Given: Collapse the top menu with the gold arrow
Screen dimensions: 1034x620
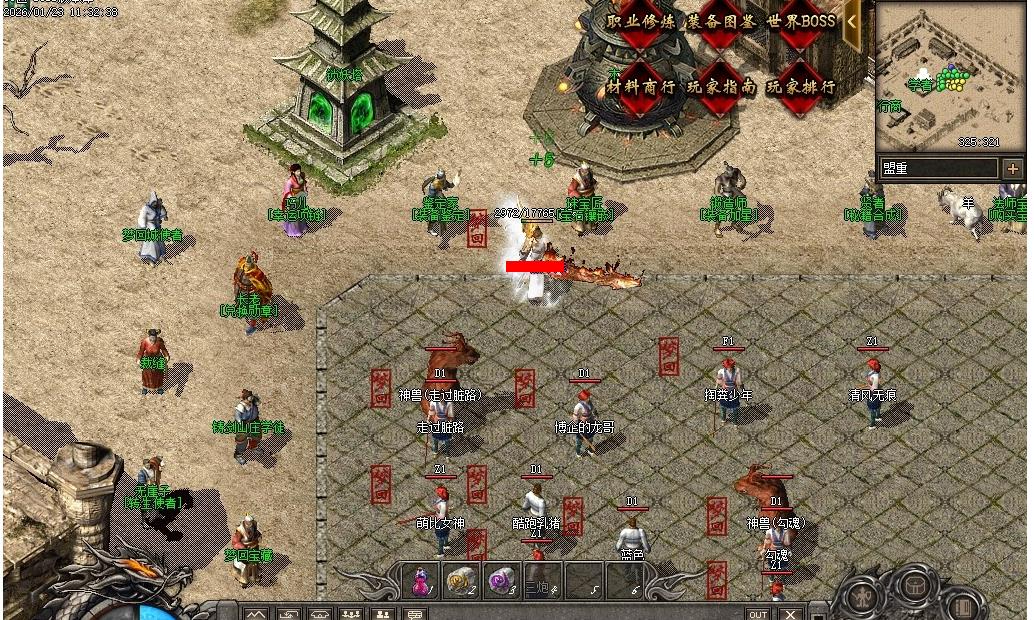Looking at the screenshot, I should click(x=852, y=21).
